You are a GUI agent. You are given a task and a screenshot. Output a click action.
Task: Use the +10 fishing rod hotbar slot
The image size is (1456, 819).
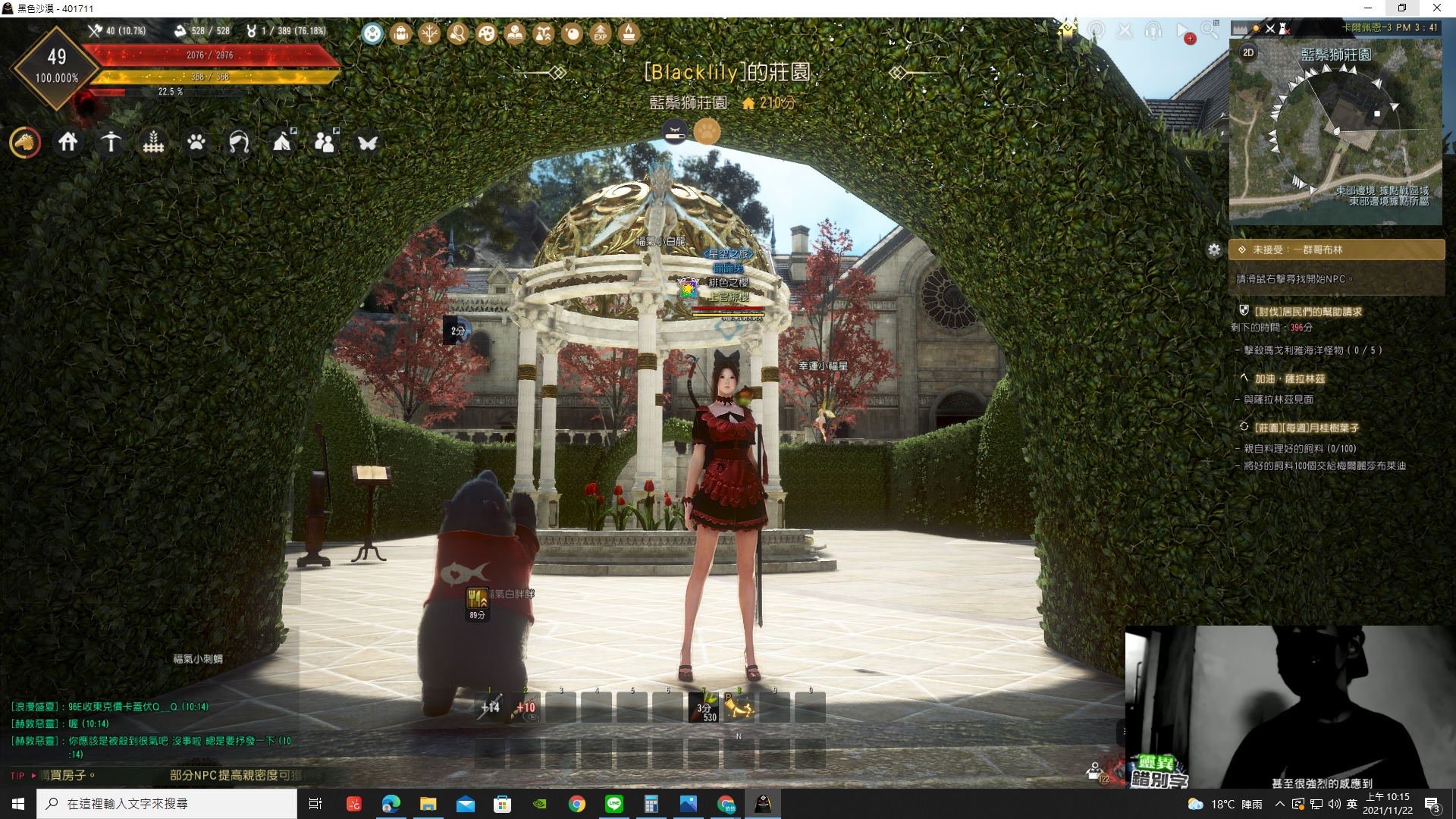526,708
